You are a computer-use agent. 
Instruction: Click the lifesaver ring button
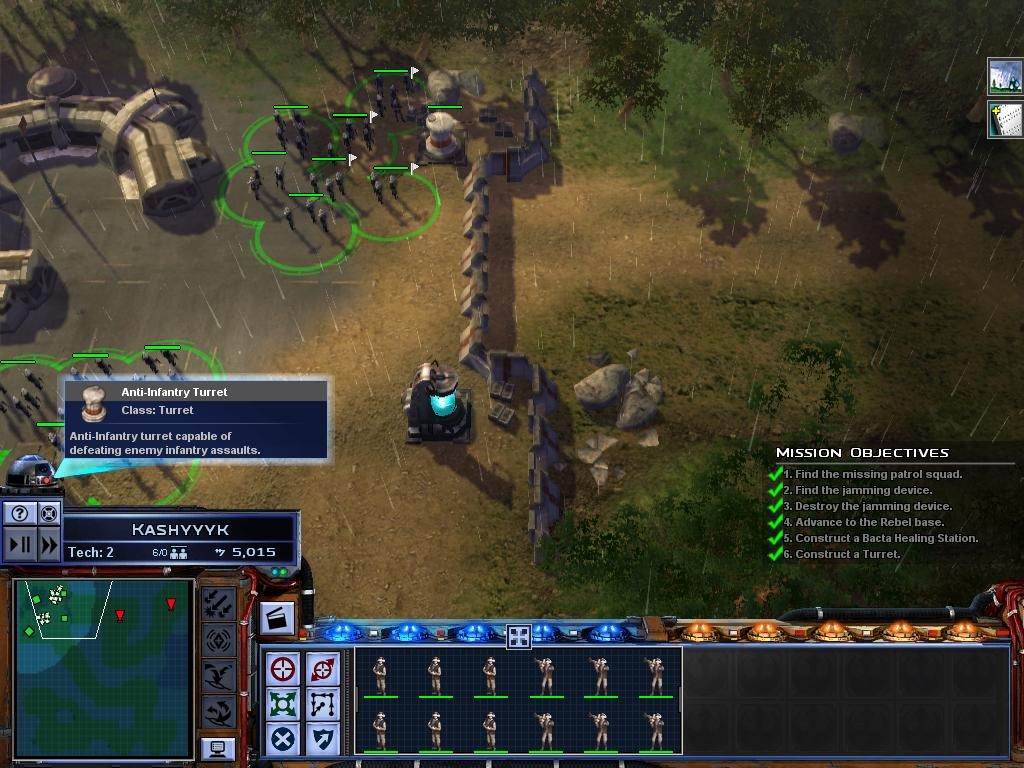click(48, 514)
